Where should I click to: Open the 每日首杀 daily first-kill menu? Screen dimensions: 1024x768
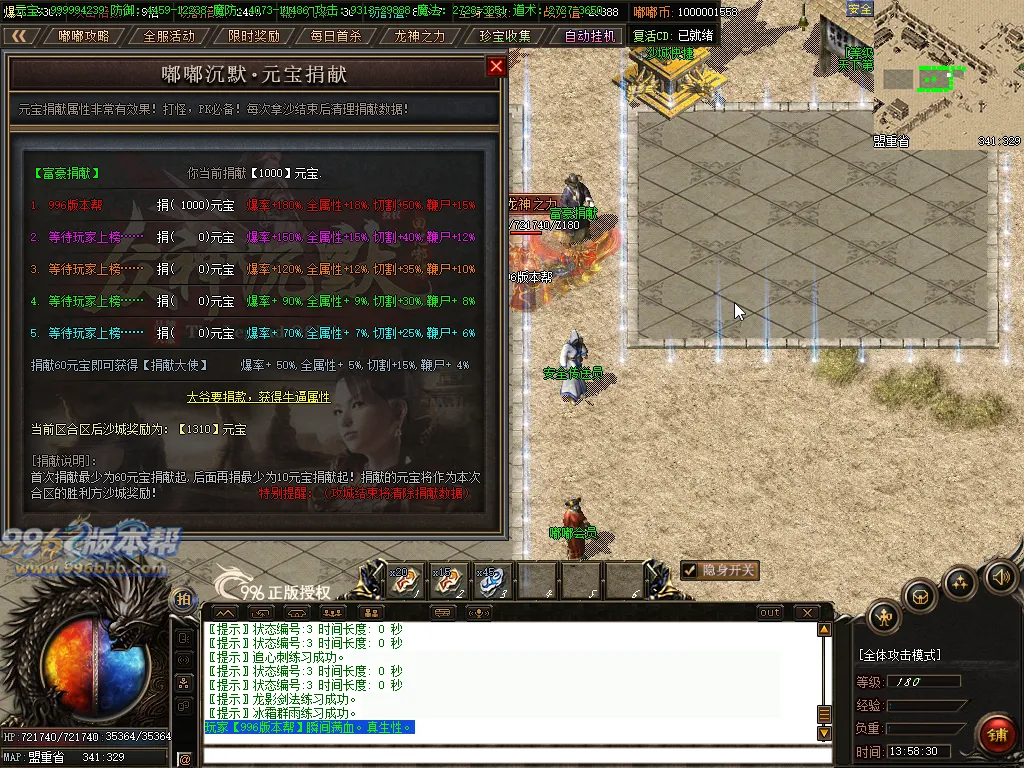click(x=337, y=35)
